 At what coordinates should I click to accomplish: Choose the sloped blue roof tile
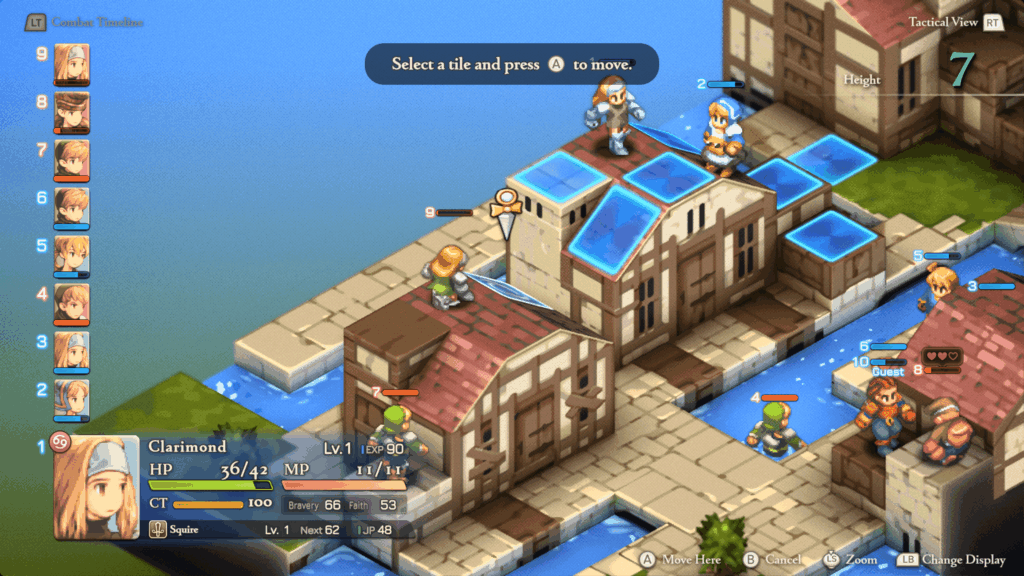click(x=619, y=227)
